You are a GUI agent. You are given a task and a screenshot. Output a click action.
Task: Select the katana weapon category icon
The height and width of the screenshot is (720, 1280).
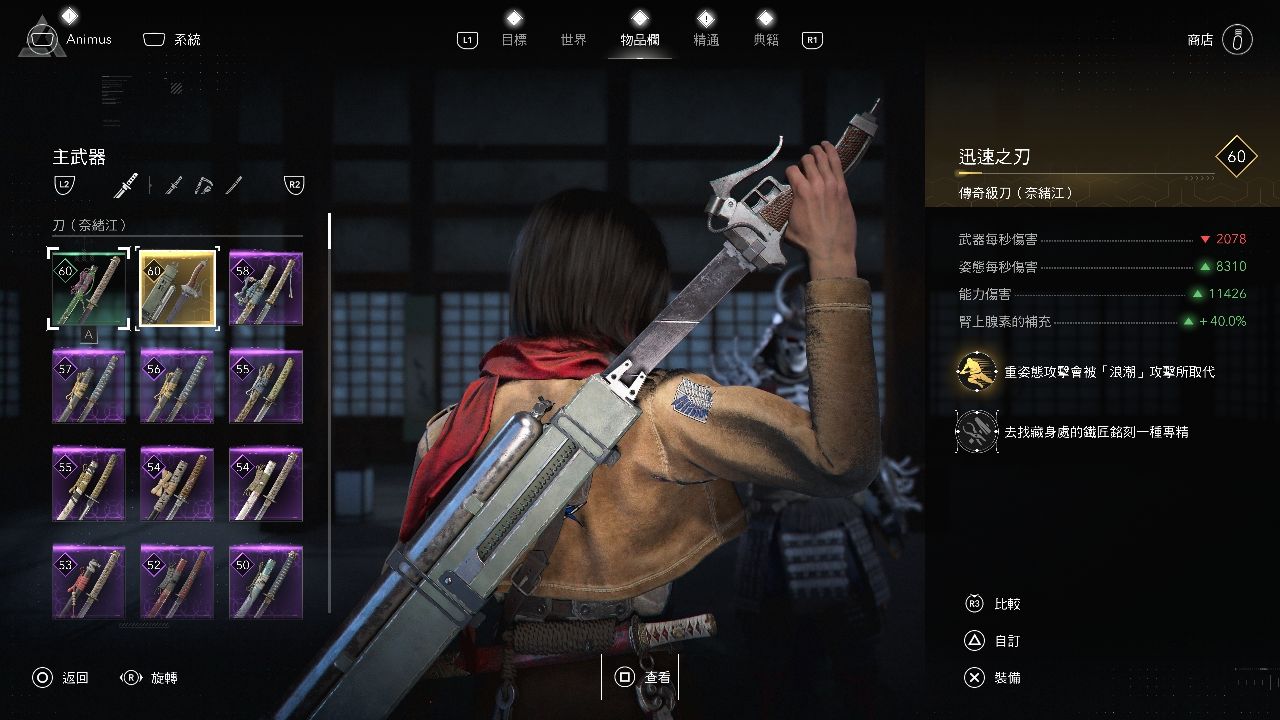pyautogui.click(x=126, y=185)
